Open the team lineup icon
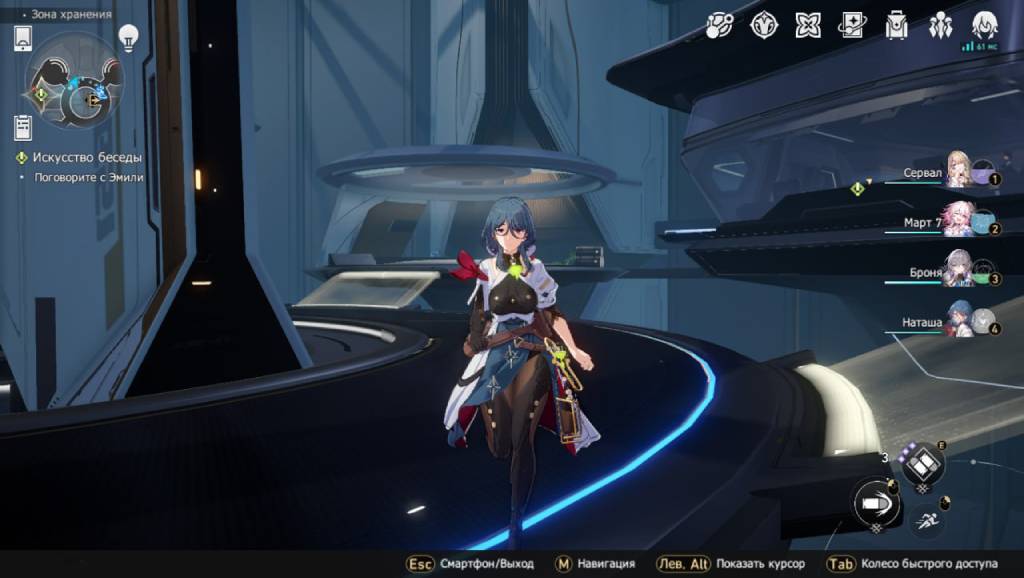The height and width of the screenshot is (578, 1024). pos(941,26)
